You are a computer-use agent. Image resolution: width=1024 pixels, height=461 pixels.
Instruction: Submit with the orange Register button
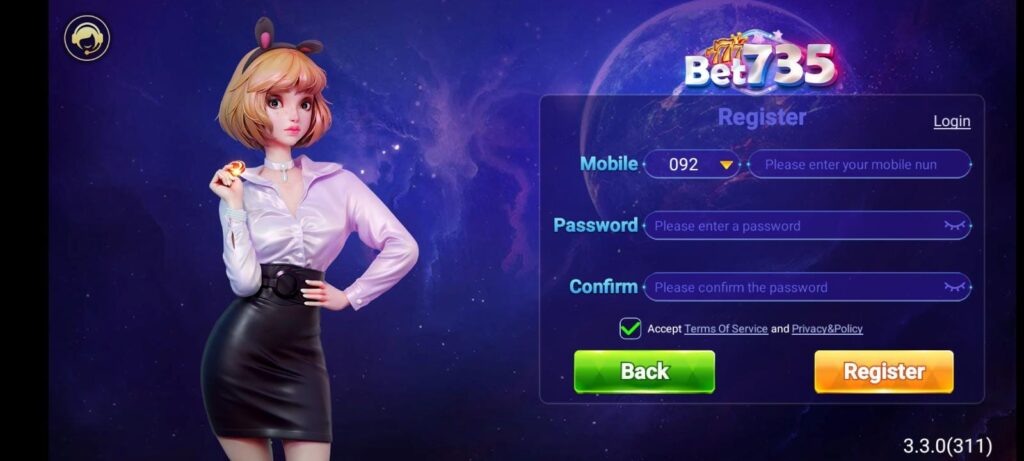click(x=883, y=372)
